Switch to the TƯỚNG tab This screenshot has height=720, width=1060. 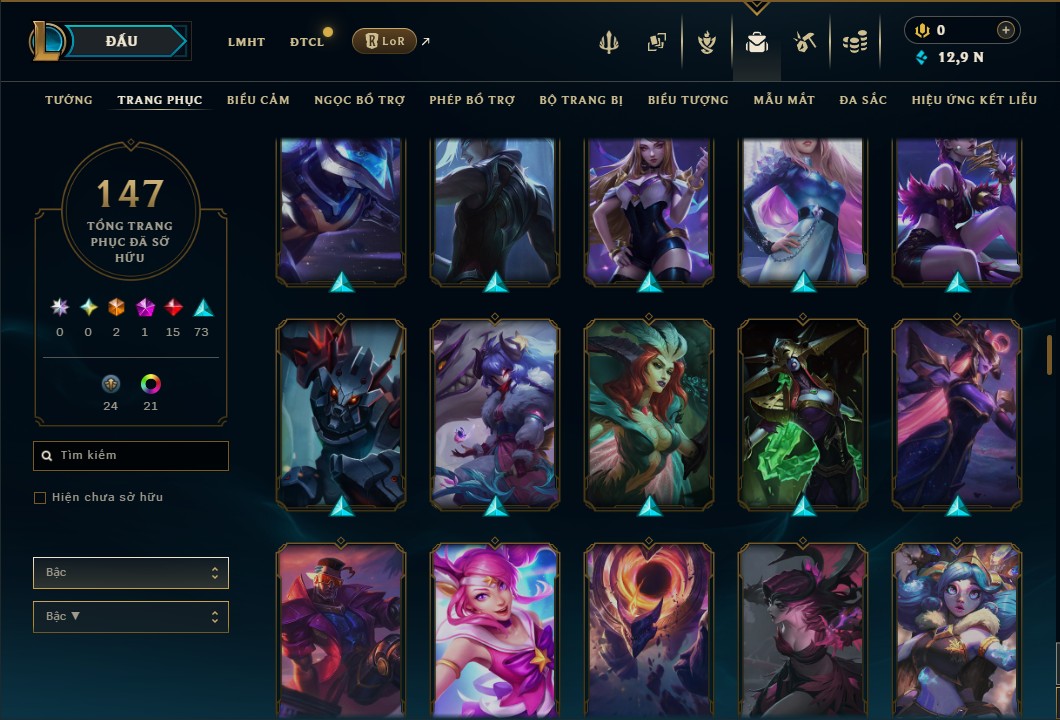[x=69, y=100]
